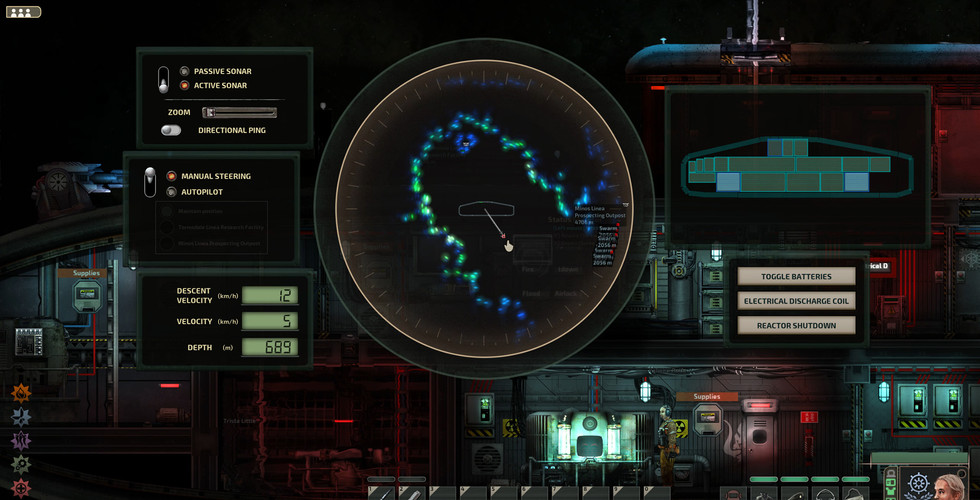Viewport: 980px width, 500px height.
Task: Click the submarine status monitor outline
Action: pos(788,166)
